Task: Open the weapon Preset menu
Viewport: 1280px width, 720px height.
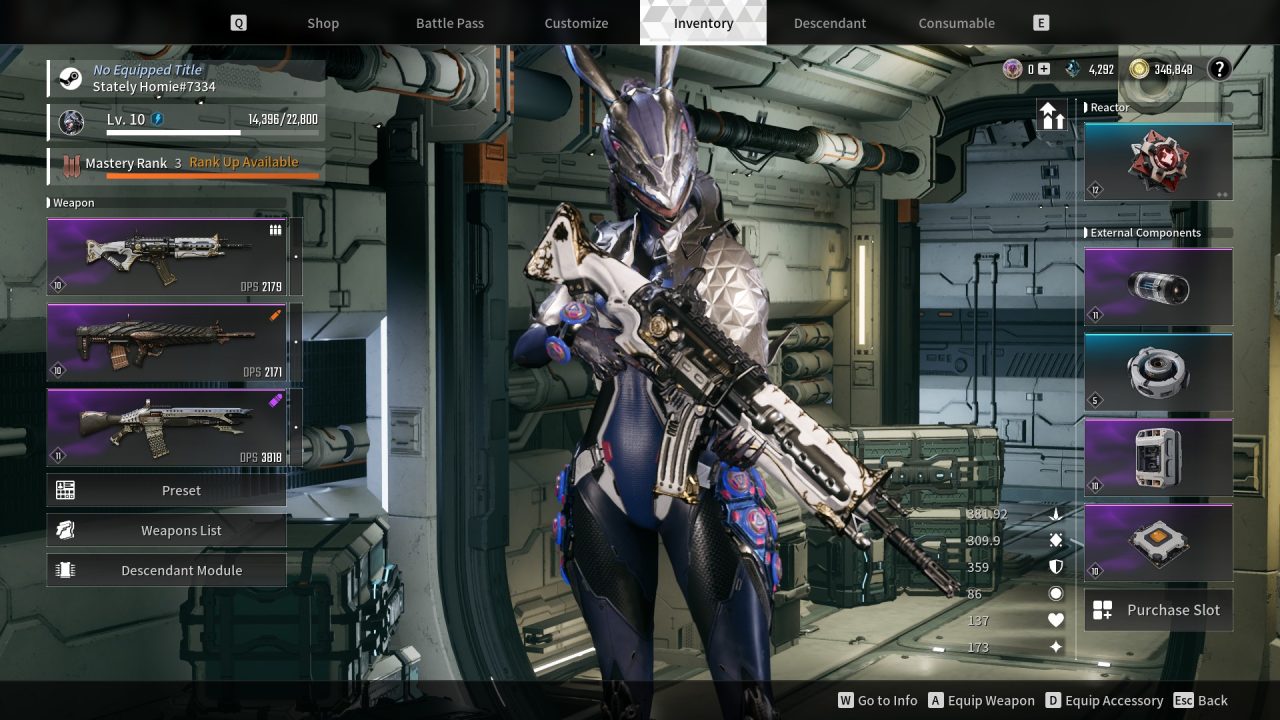Action: [x=166, y=490]
